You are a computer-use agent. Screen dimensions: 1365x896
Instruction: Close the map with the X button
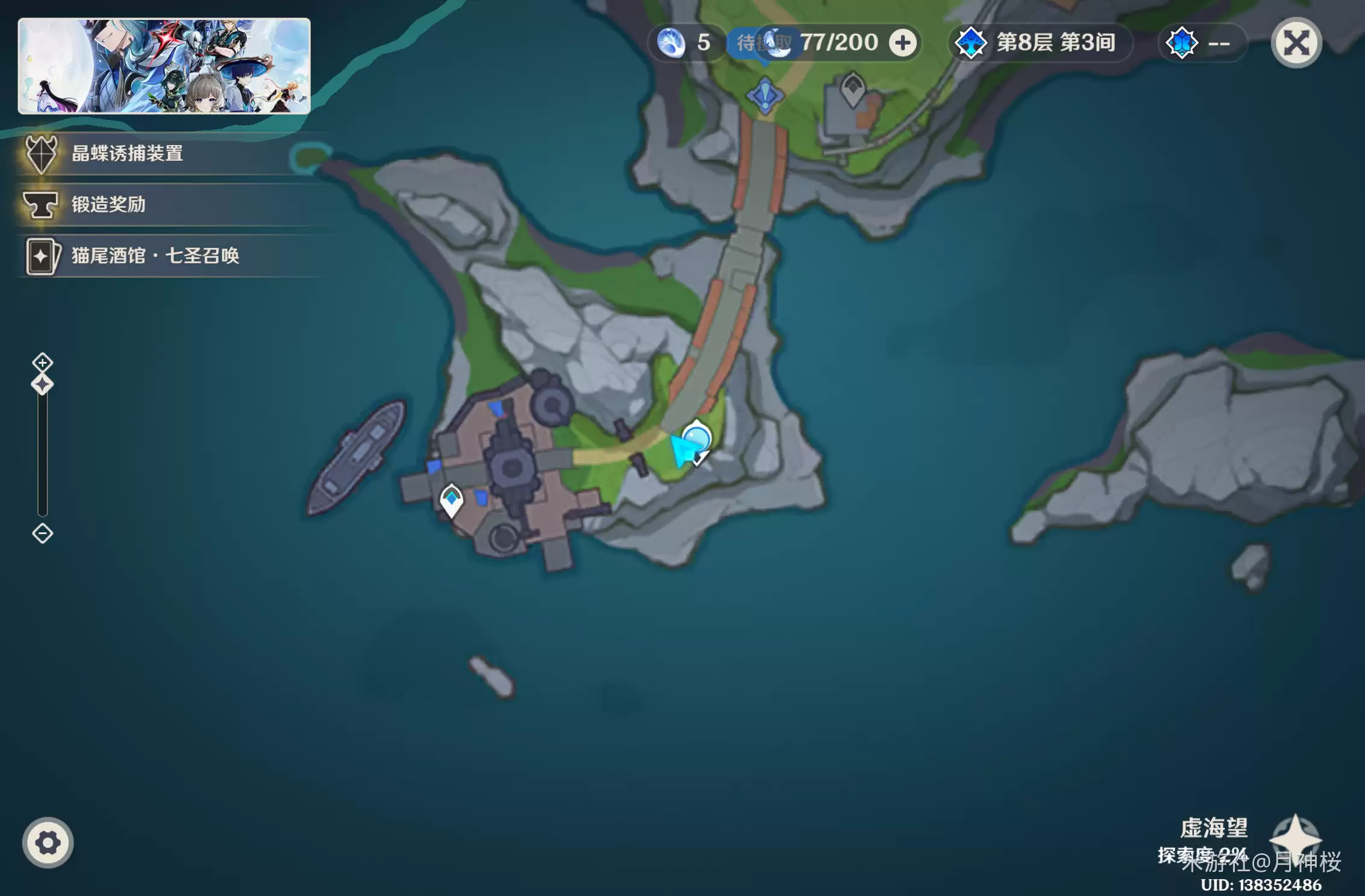(1296, 43)
